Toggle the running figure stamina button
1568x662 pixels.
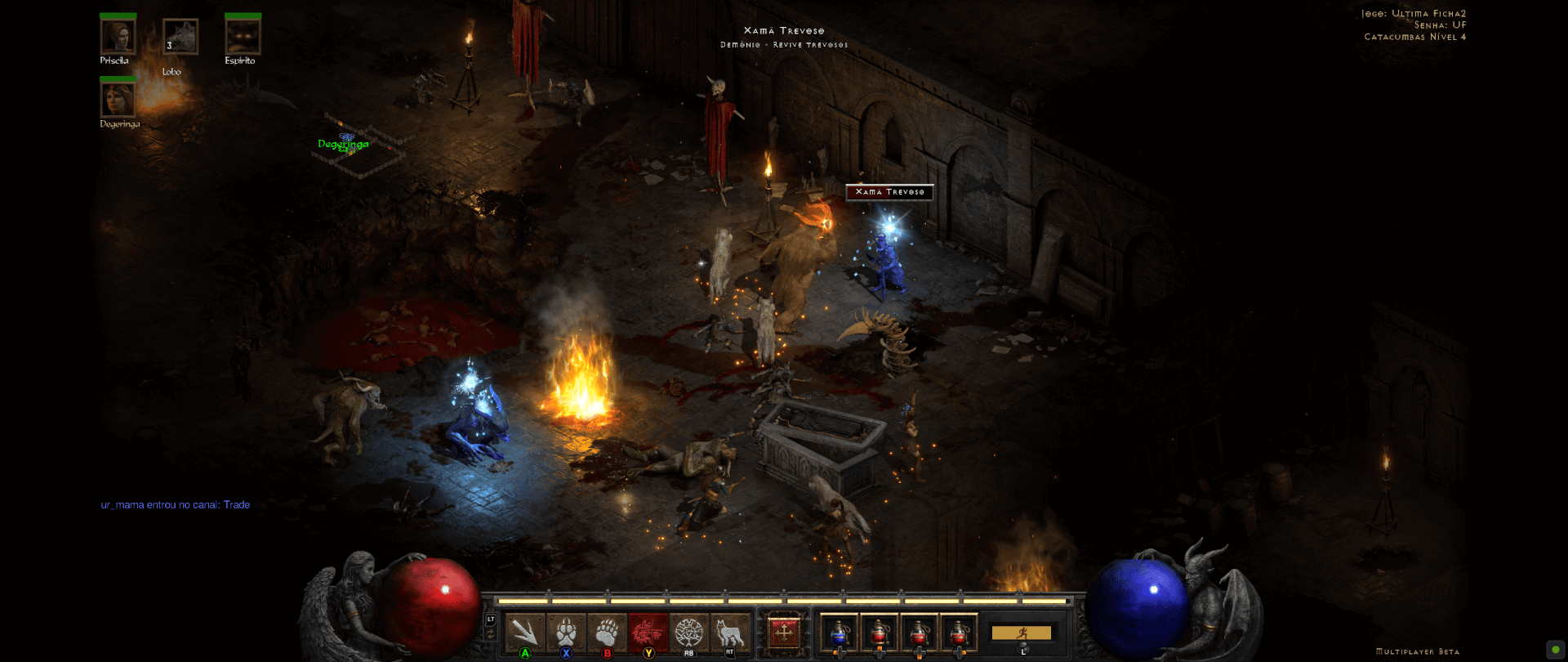click(x=1022, y=633)
